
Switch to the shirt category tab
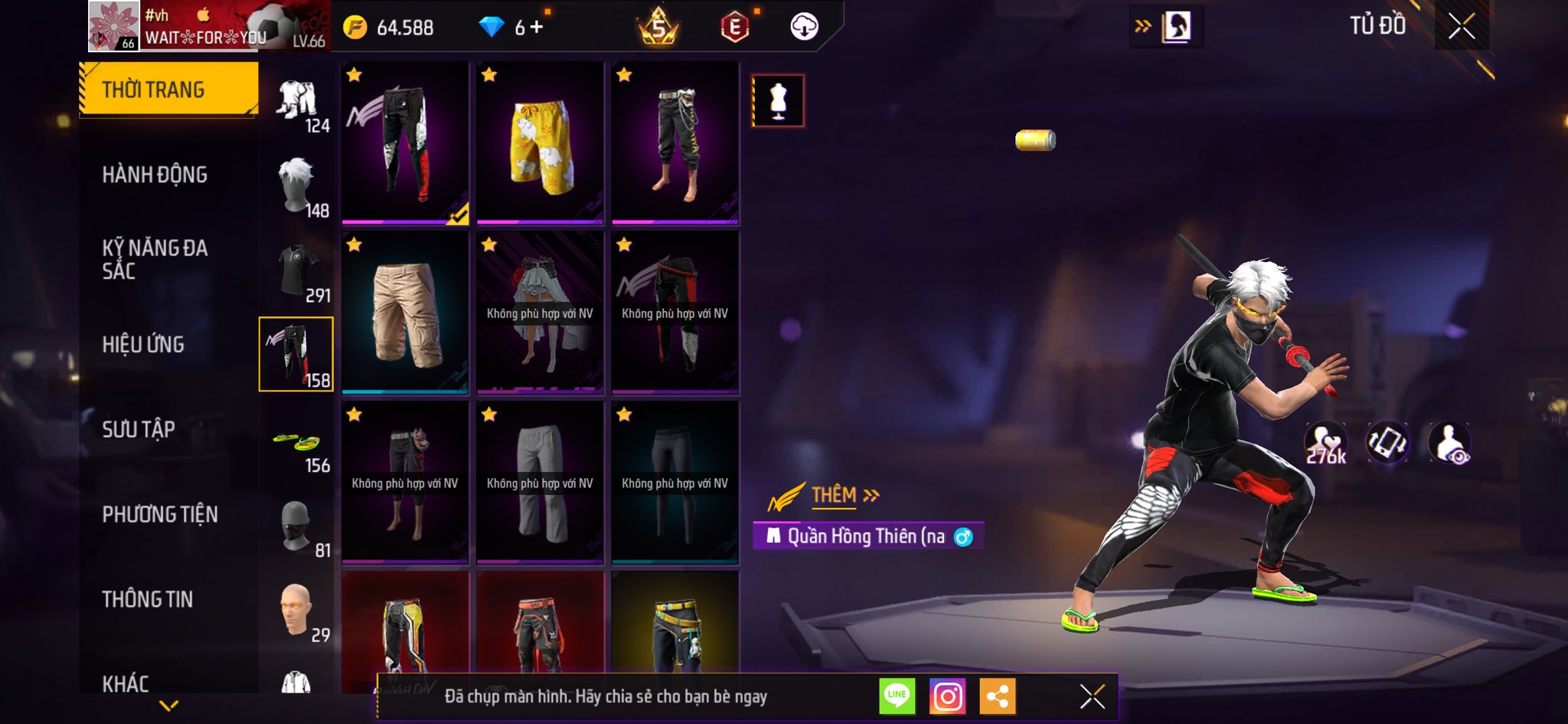297,272
